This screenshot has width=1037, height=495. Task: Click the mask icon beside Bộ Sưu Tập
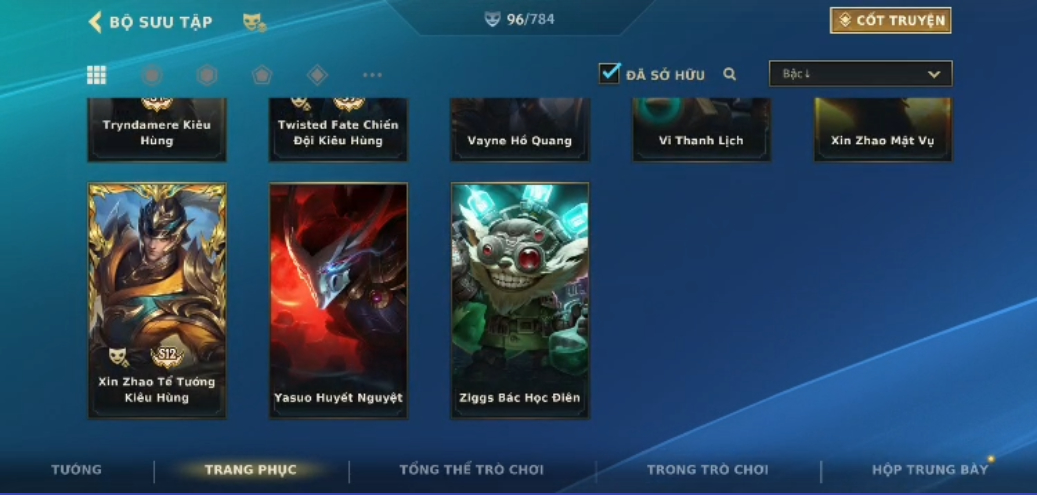click(x=254, y=22)
